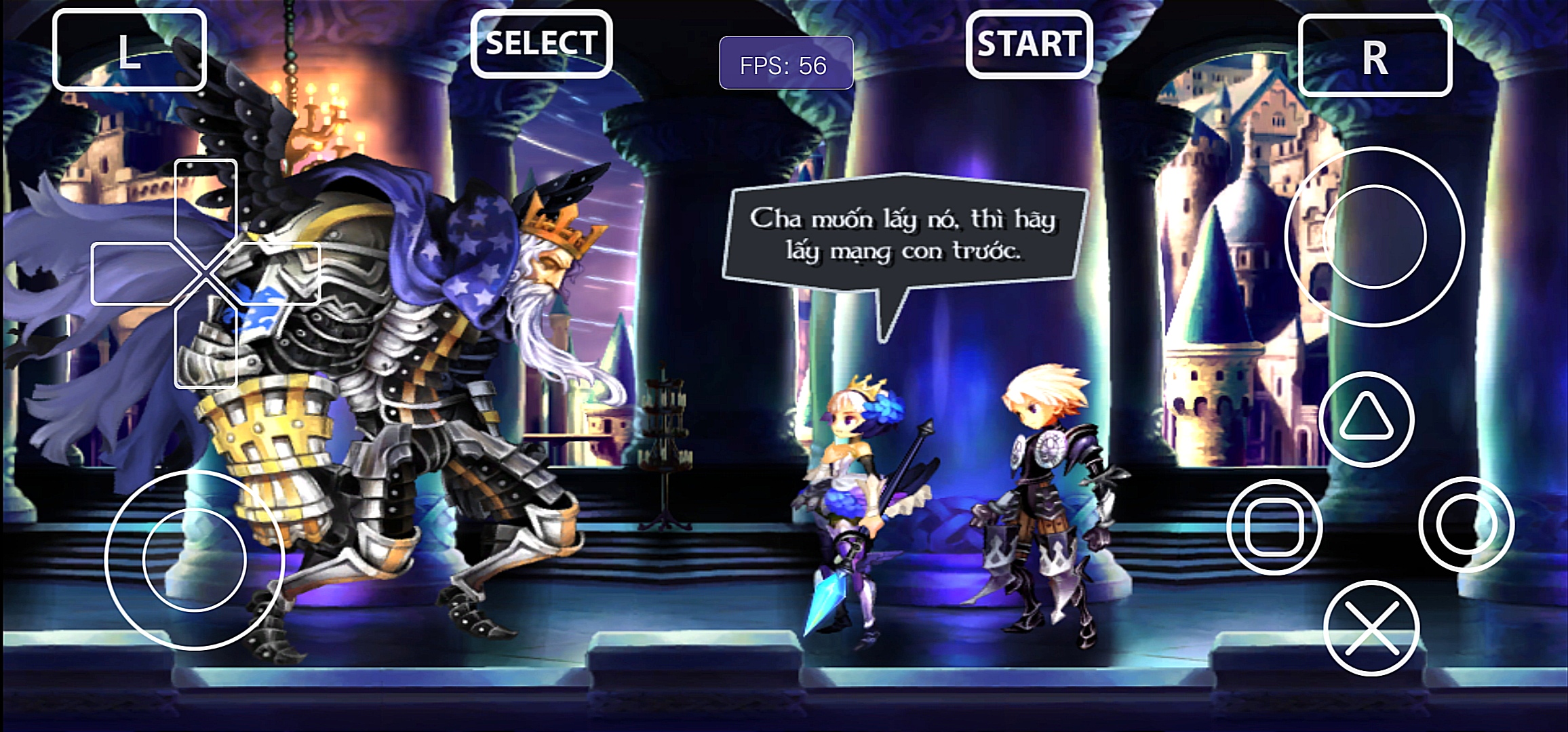The width and height of the screenshot is (1568, 732).
Task: Click the D-pad up arrow
Action: pos(205,200)
